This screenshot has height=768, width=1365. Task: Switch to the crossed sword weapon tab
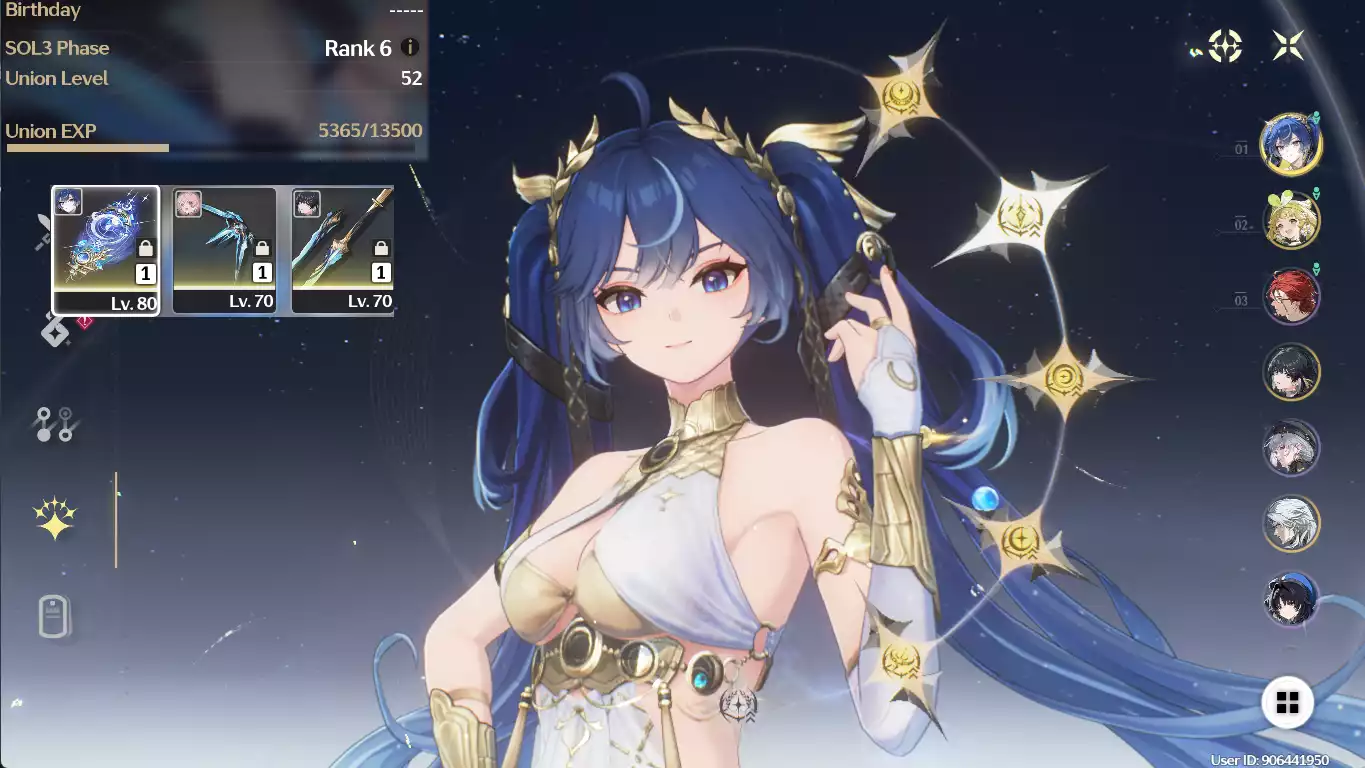tap(44, 232)
